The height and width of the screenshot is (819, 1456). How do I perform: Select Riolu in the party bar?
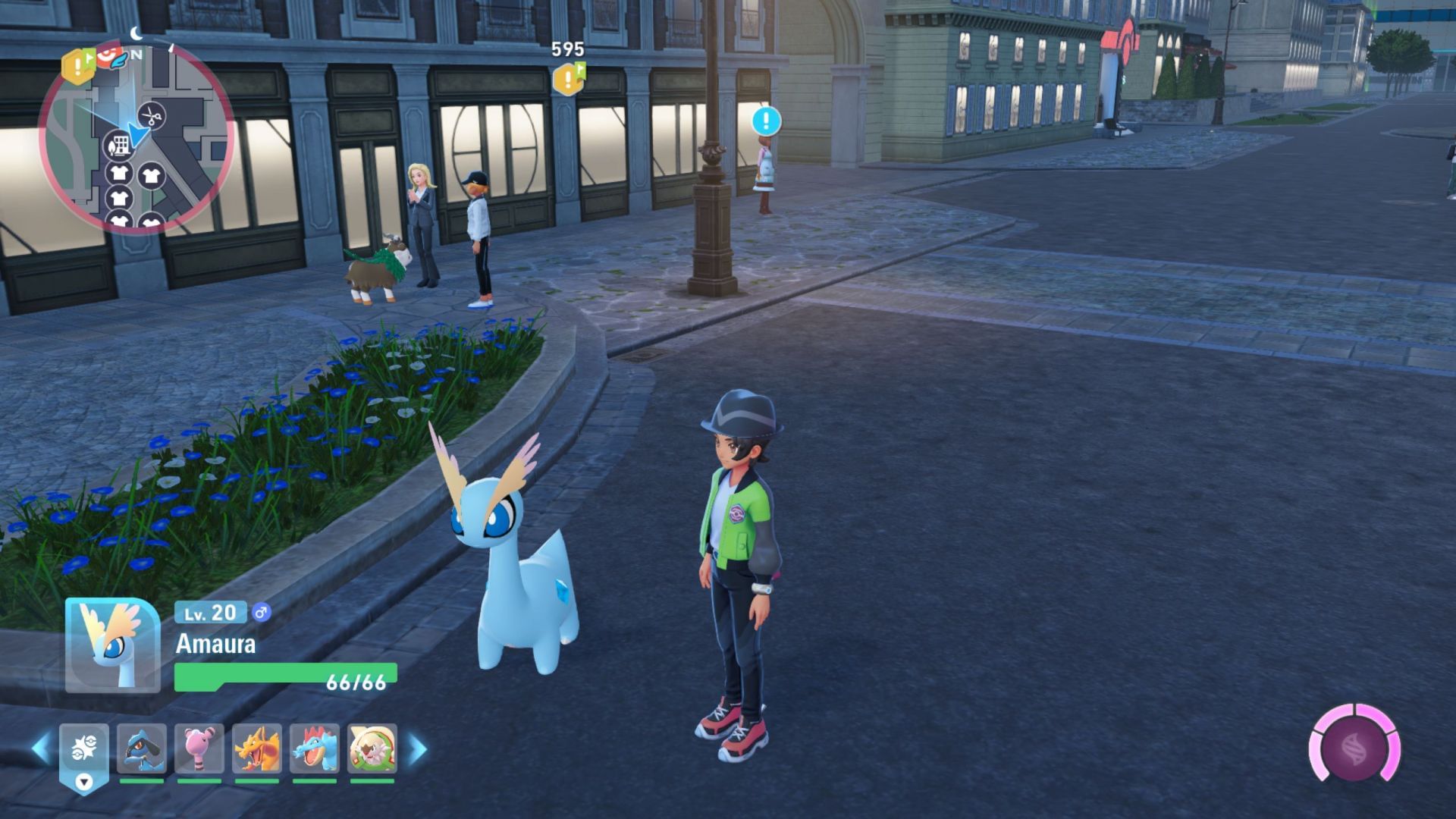[x=142, y=748]
